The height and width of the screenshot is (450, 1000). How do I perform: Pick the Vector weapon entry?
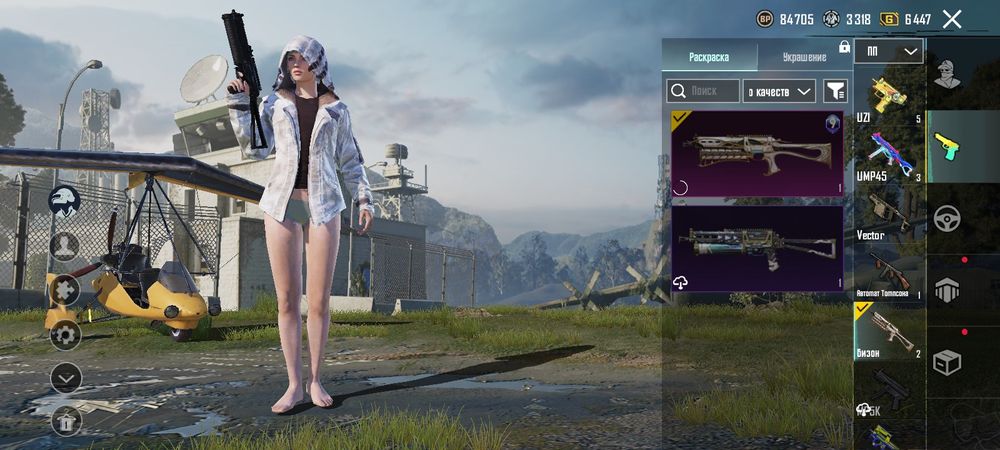pyautogui.click(x=888, y=215)
